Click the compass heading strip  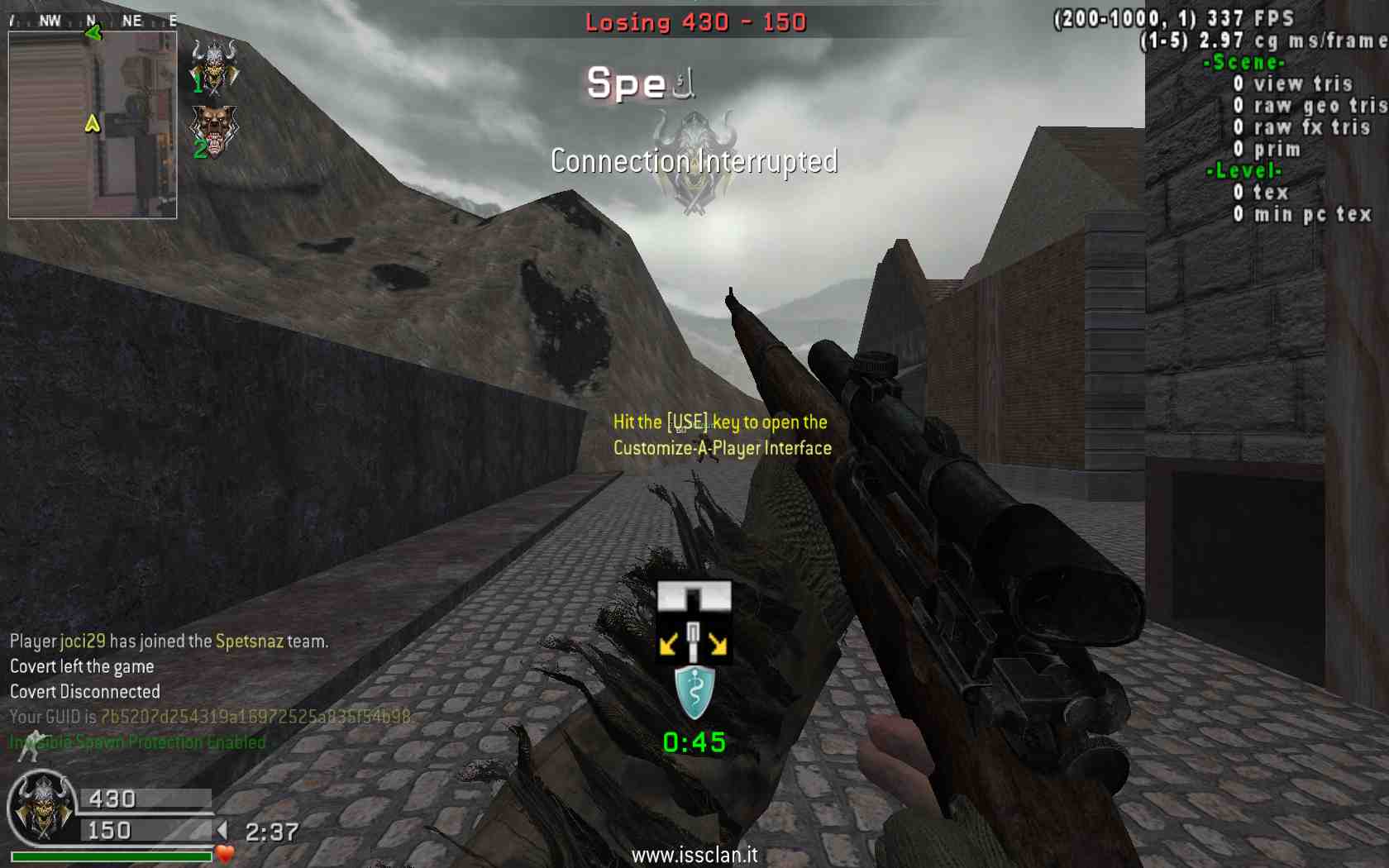click(93, 21)
